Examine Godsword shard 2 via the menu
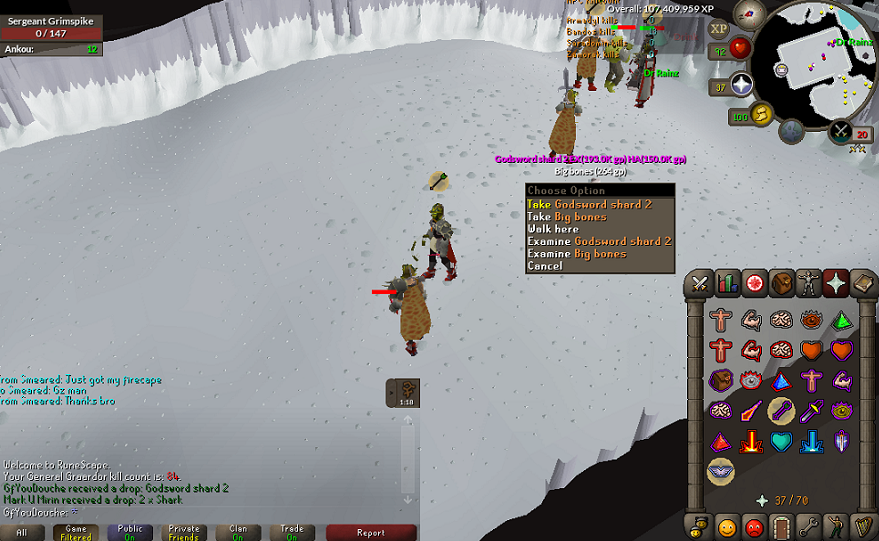This screenshot has width=879, height=541. click(598, 241)
